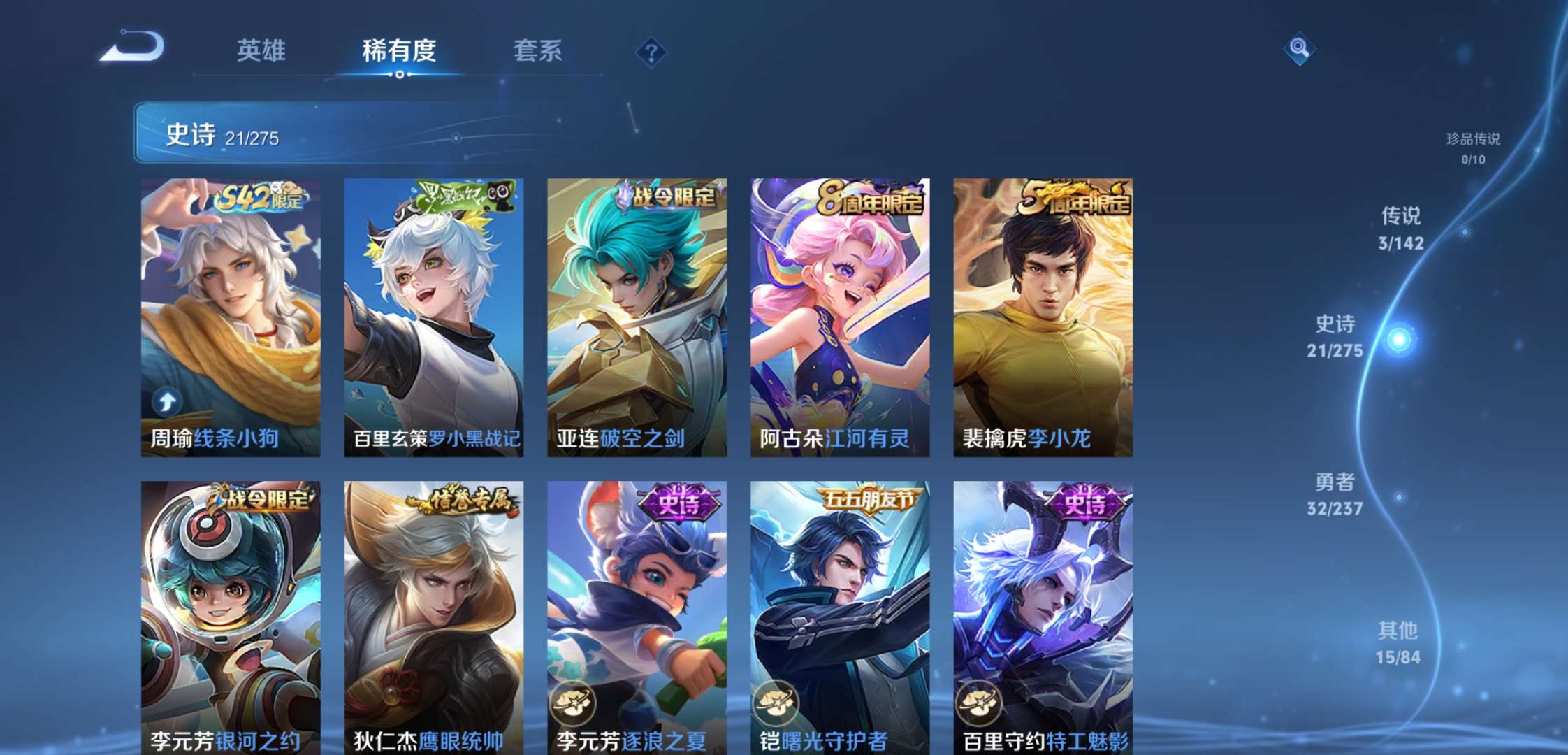1568x755 pixels.
Task: Click the 战令限定 badge on 亚连 card
Action: pos(665,198)
